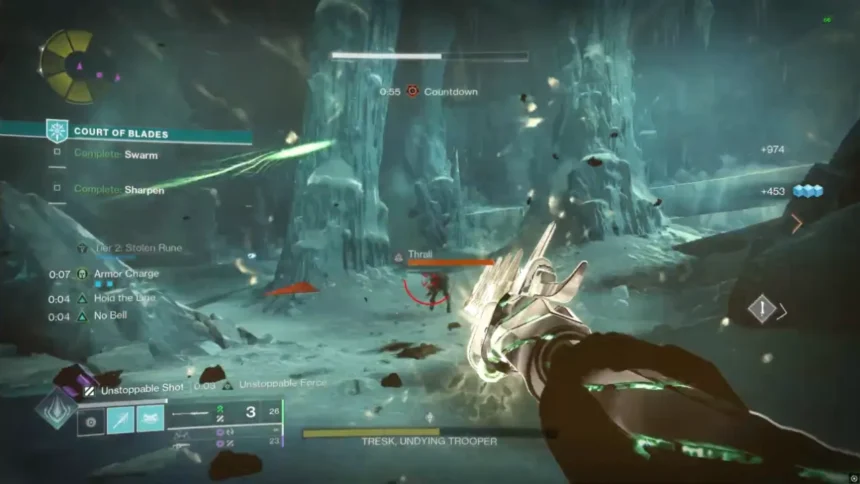Click the No Bell buff icon
This screenshot has height=484, width=860.
tap(83, 316)
